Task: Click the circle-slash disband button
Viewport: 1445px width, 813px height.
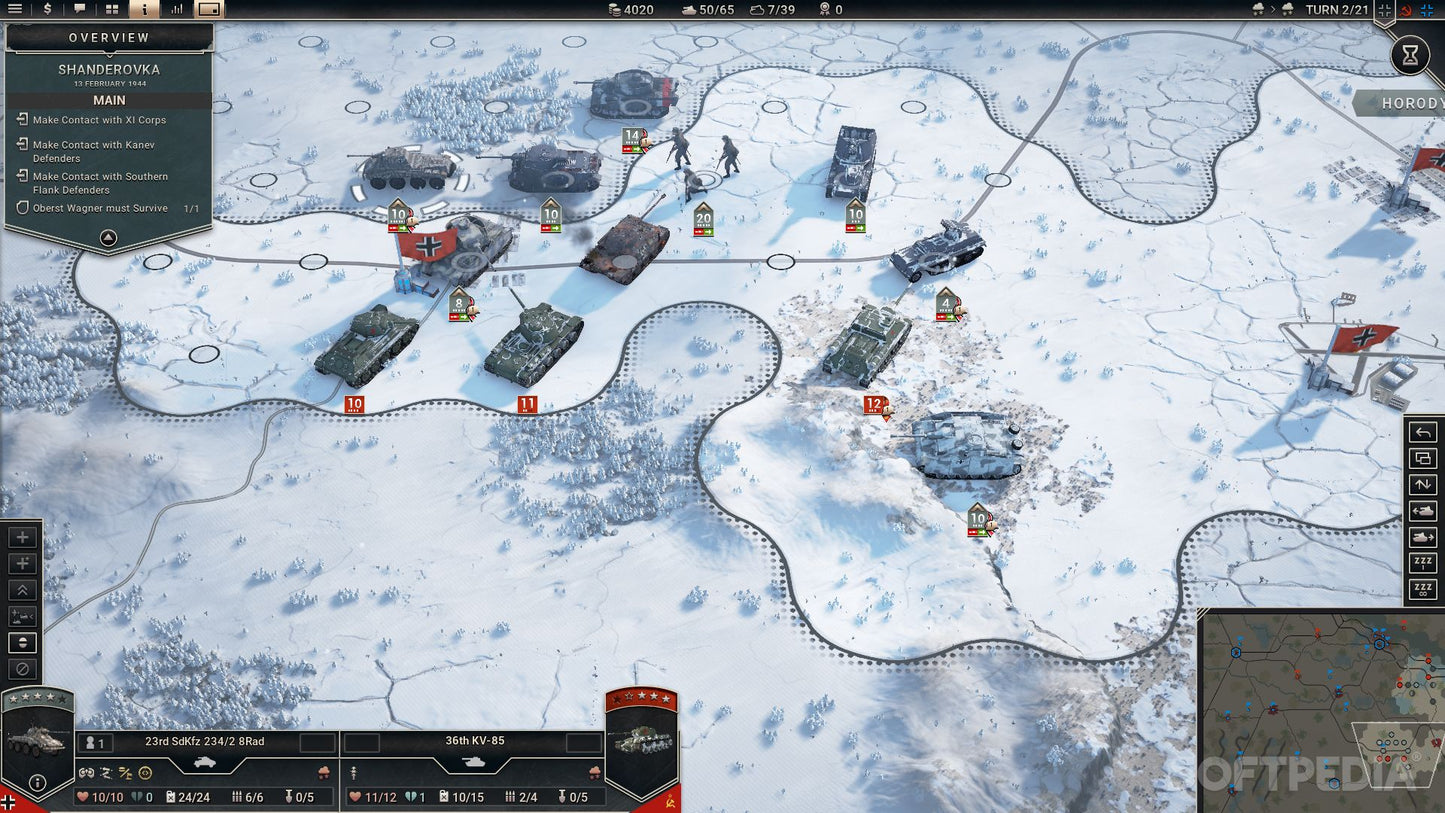Action: (x=23, y=669)
